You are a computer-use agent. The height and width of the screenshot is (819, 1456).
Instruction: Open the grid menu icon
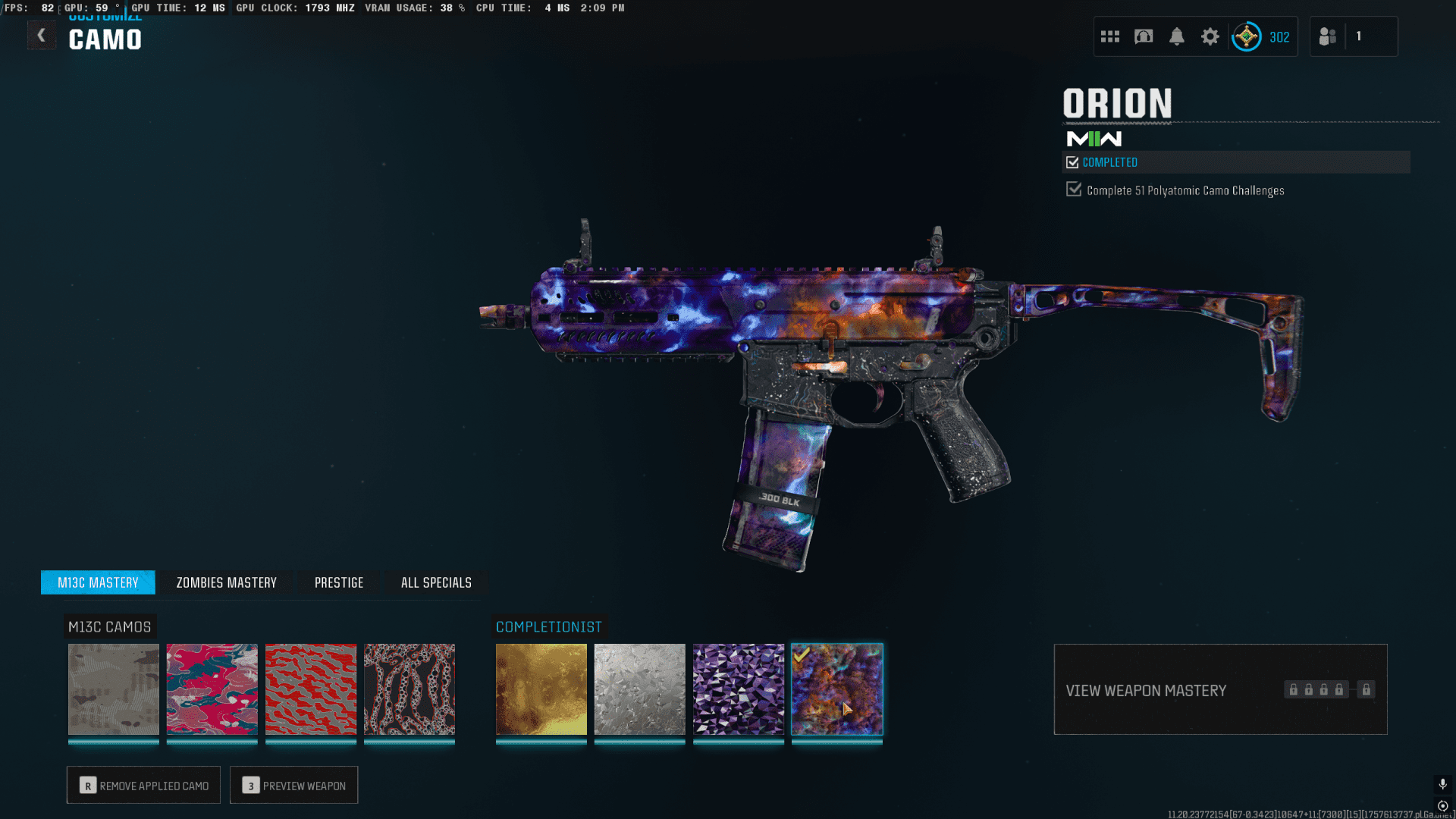tap(1110, 36)
